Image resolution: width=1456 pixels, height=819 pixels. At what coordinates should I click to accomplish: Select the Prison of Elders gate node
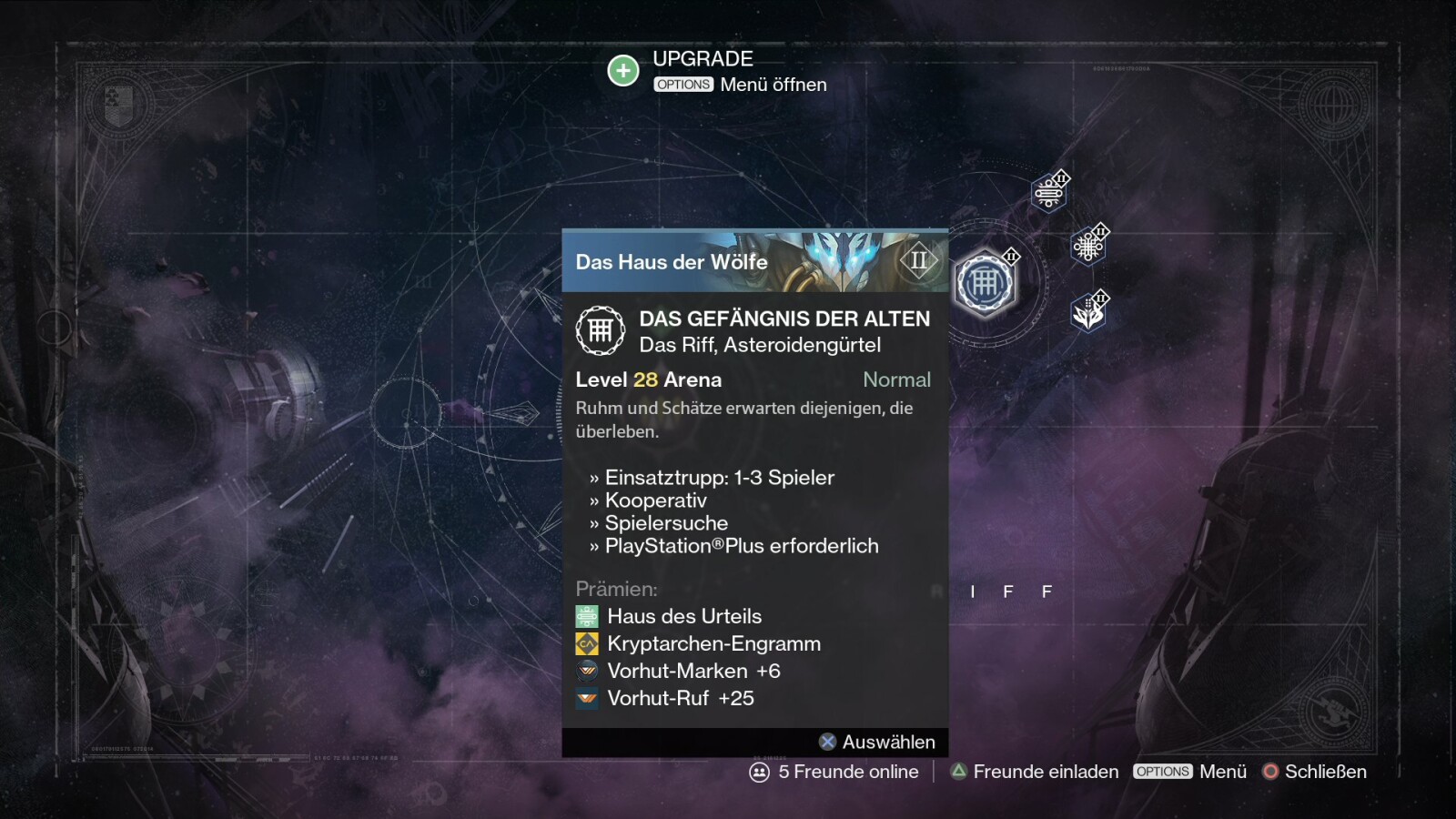tap(984, 284)
